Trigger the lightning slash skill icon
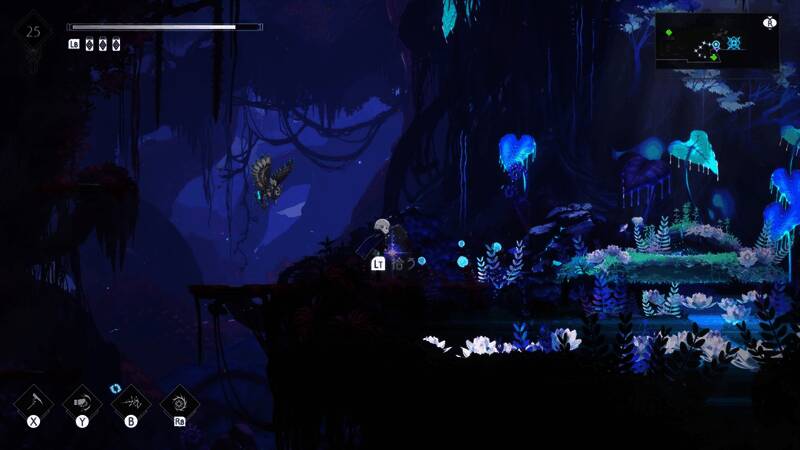 (x=131, y=403)
